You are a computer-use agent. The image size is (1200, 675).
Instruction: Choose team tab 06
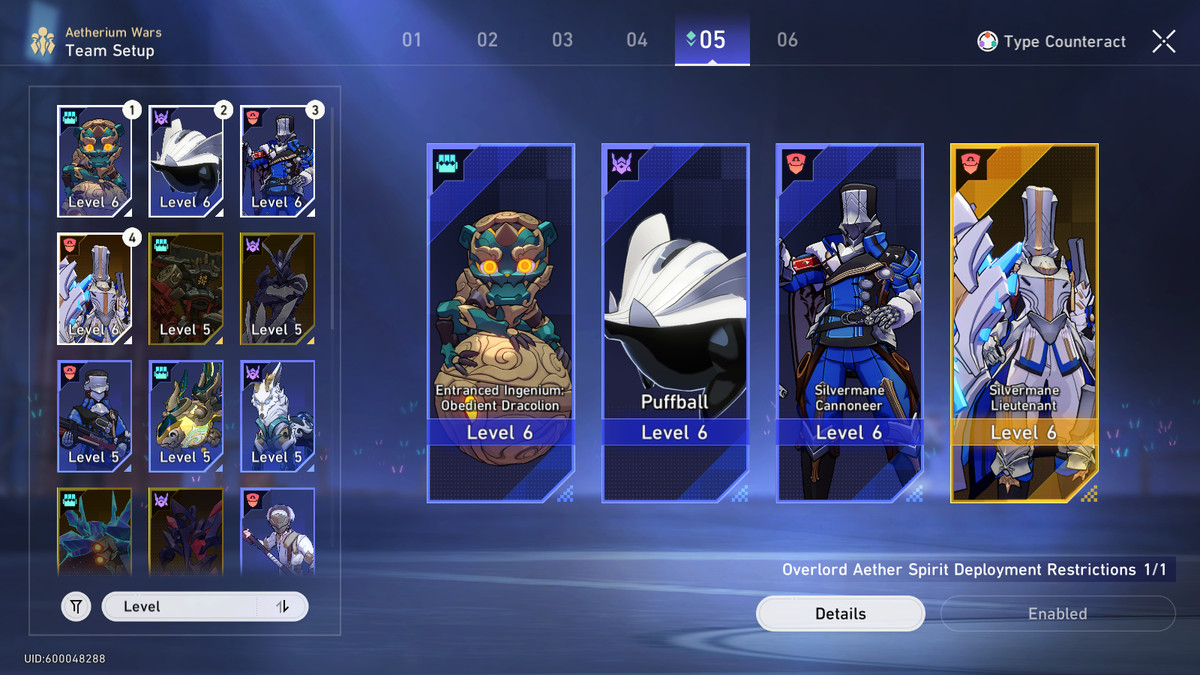click(x=787, y=40)
